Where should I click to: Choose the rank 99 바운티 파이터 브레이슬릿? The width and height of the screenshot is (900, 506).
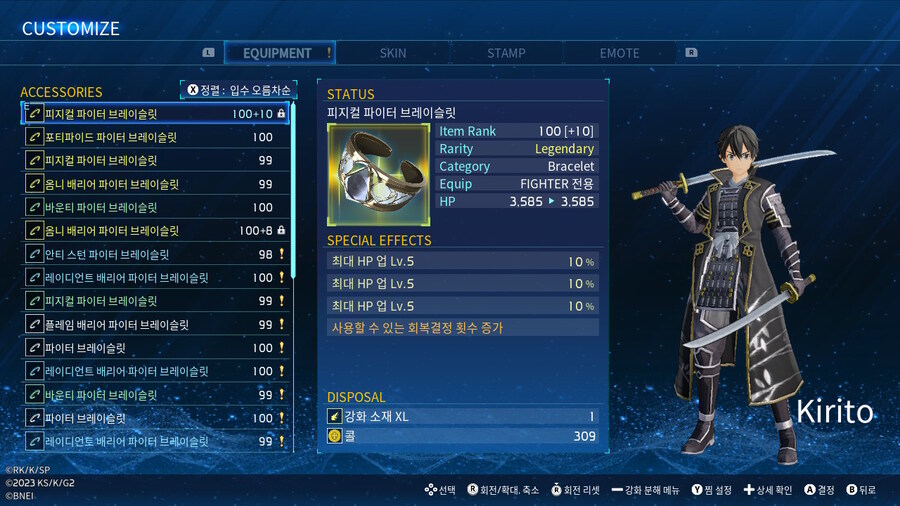point(156,394)
